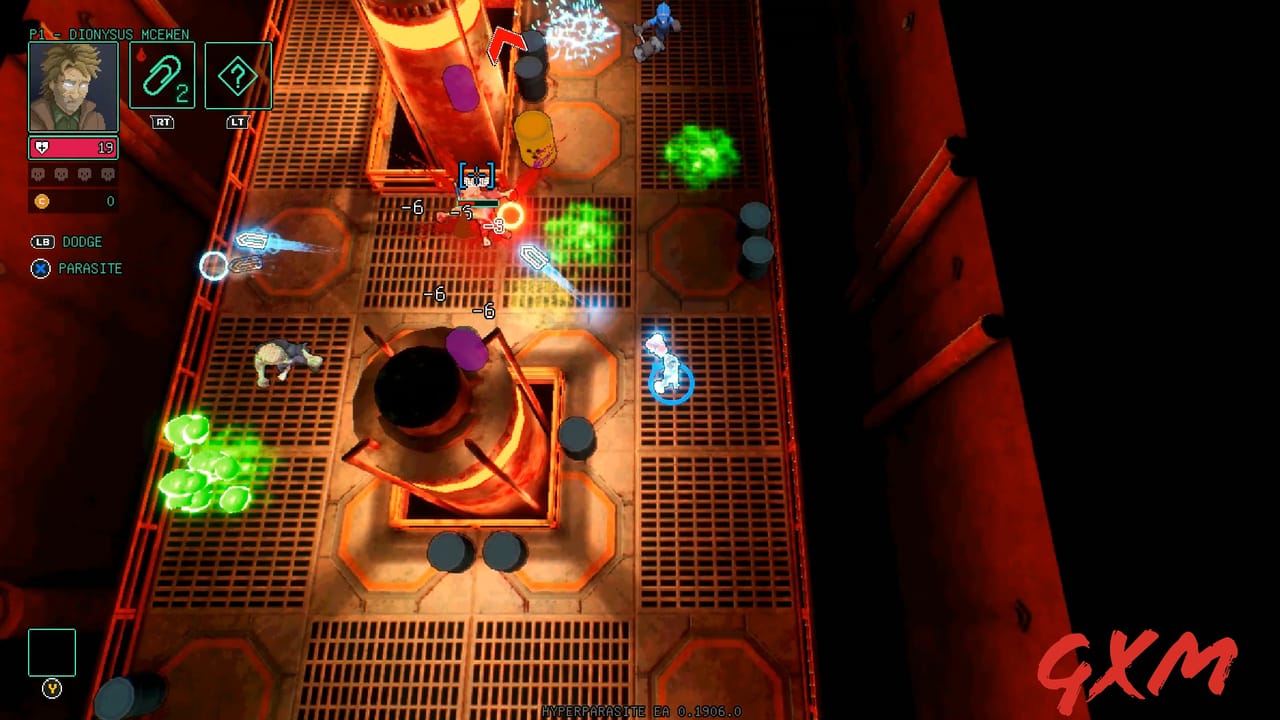Select the blue X Parasite button icon

(x=40, y=268)
